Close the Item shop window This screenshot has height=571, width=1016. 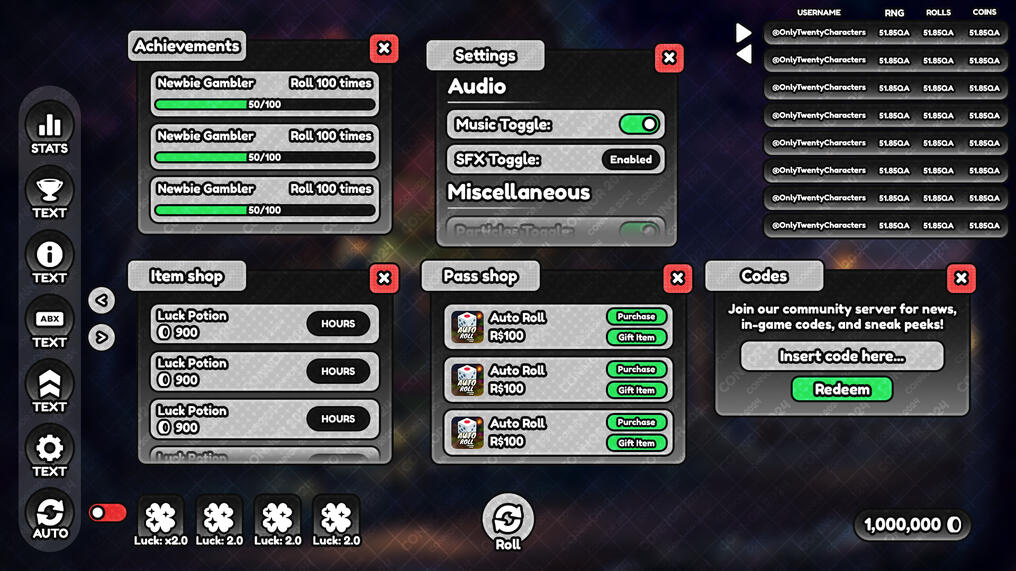point(384,278)
